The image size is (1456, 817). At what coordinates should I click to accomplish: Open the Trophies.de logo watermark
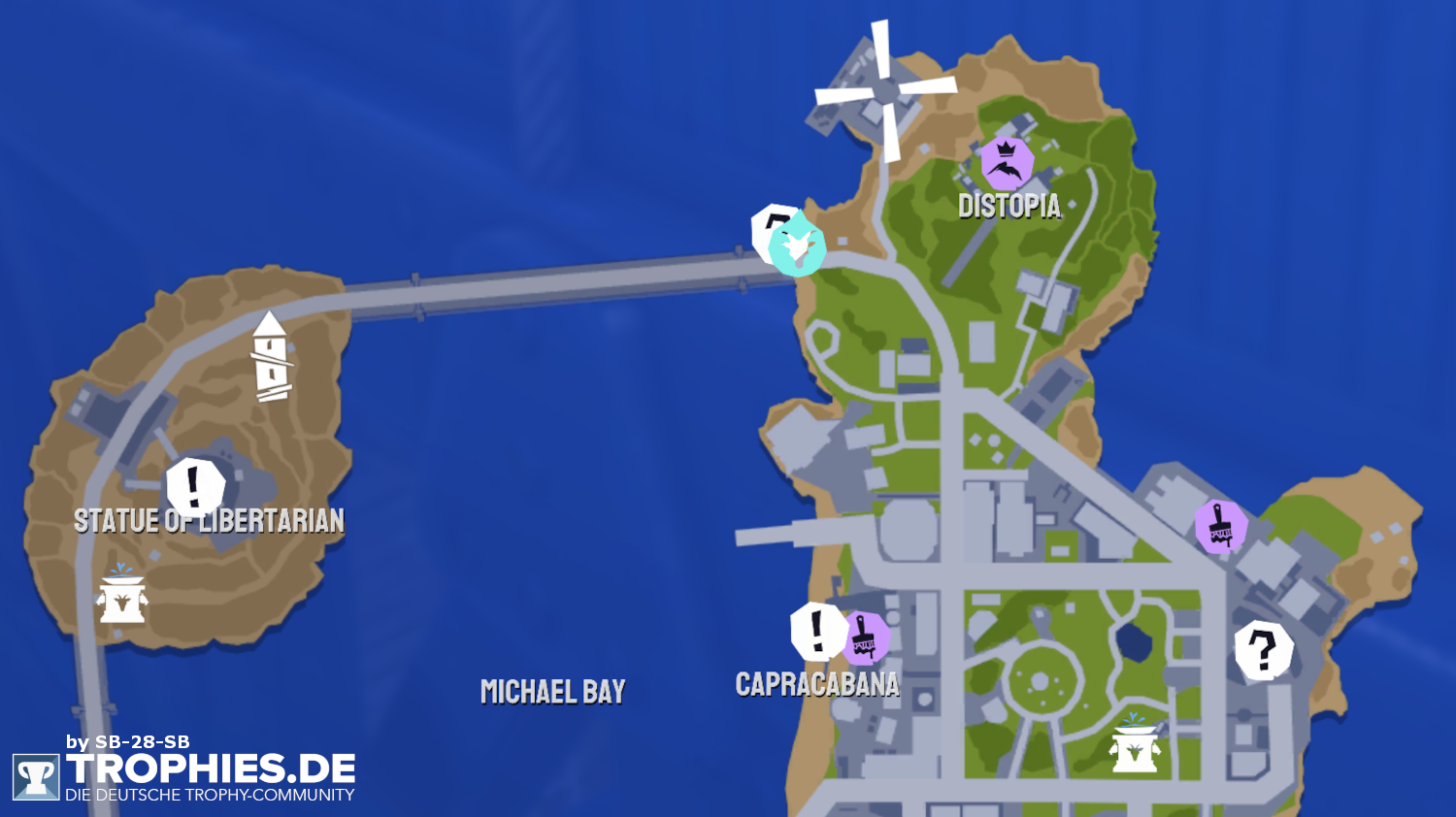tap(184, 774)
